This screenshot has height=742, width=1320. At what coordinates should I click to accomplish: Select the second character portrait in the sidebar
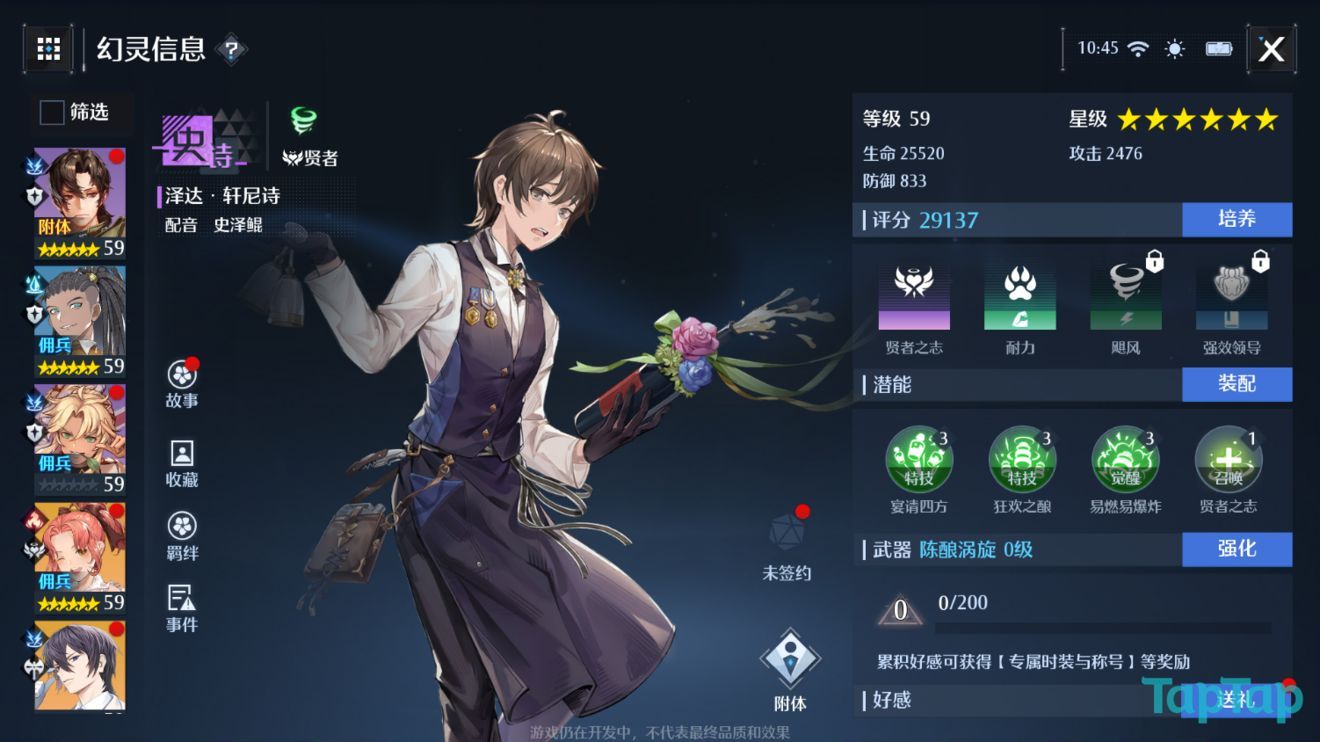pos(78,310)
